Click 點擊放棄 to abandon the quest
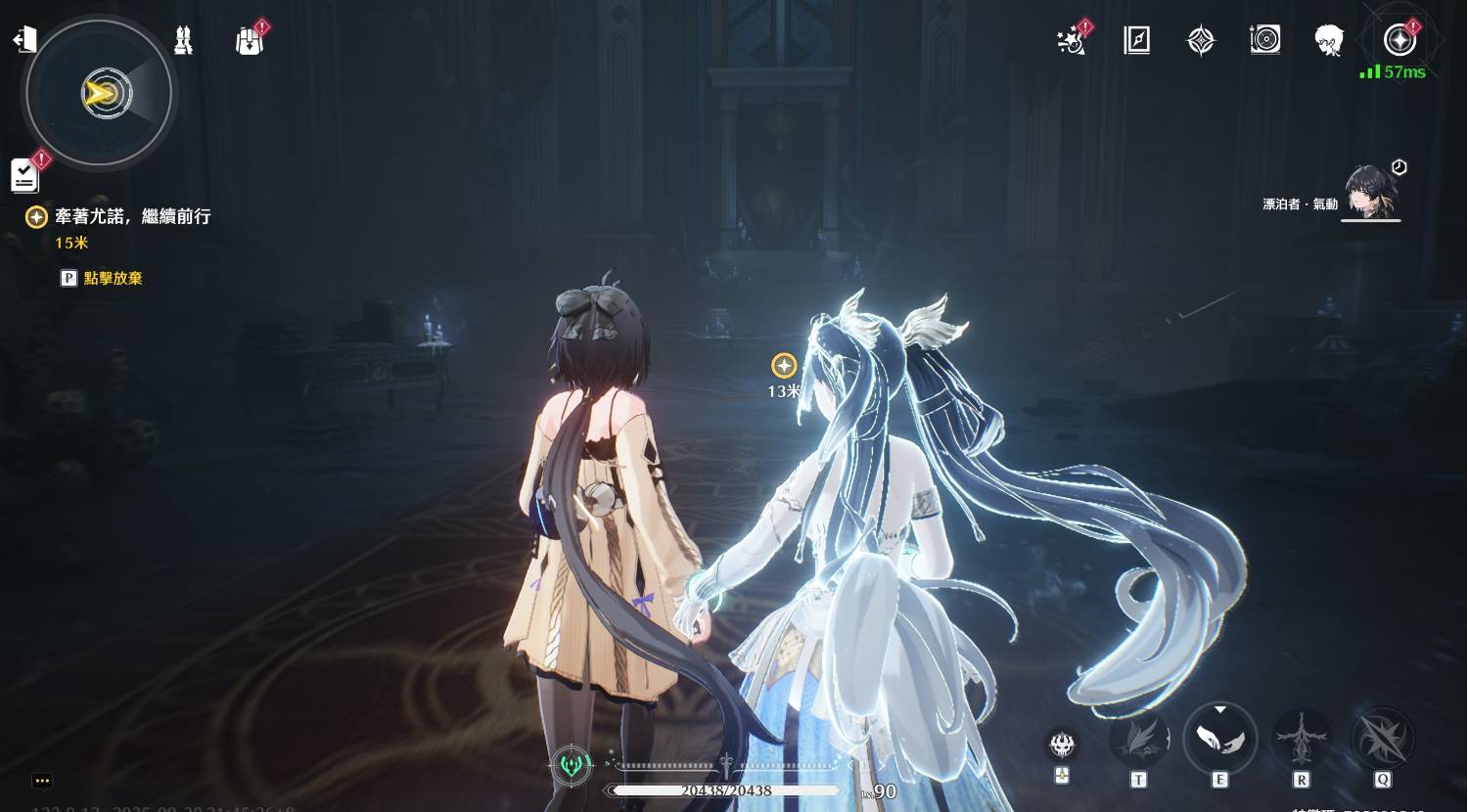 [x=113, y=278]
